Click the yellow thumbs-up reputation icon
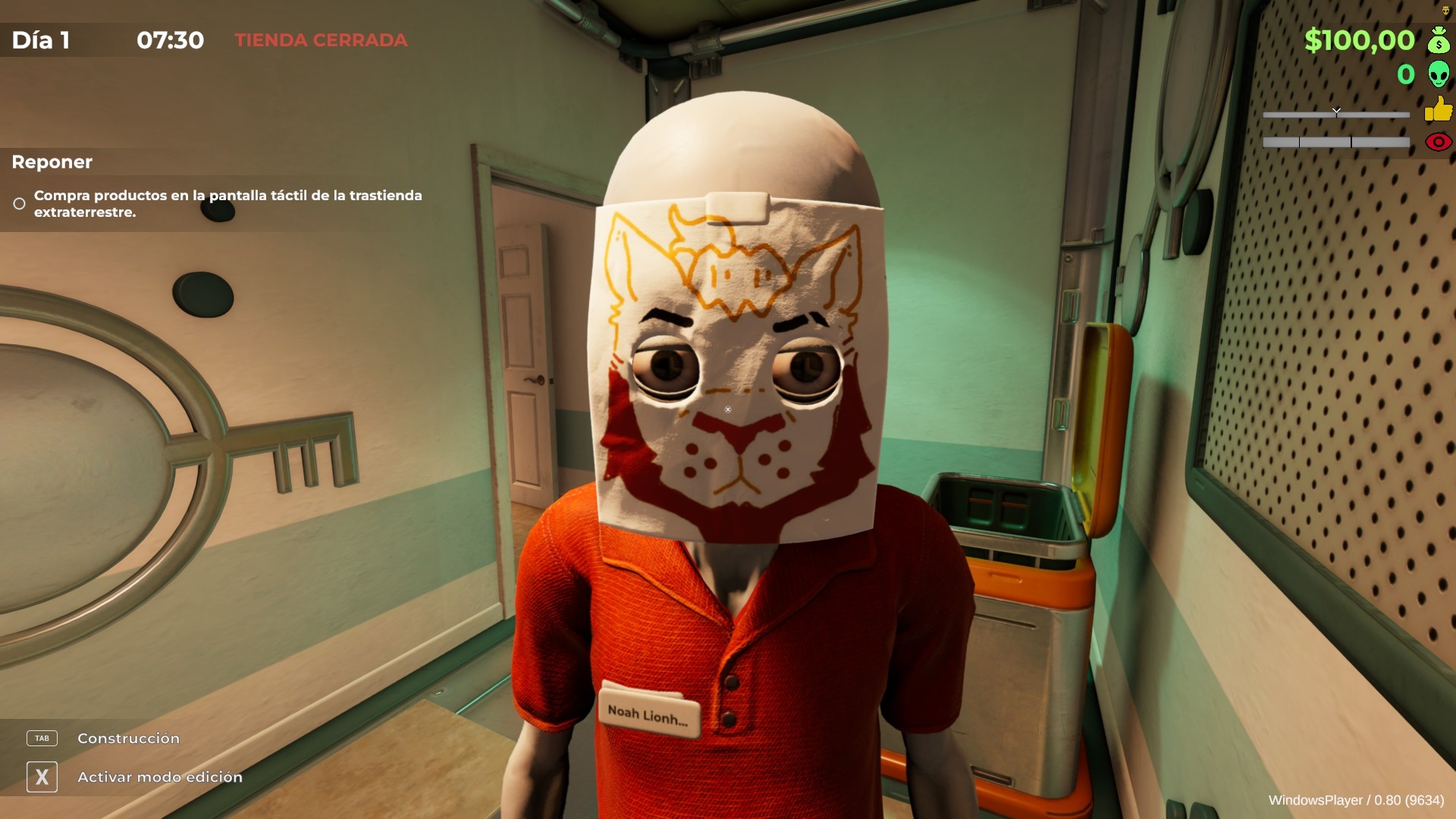 1438,109
